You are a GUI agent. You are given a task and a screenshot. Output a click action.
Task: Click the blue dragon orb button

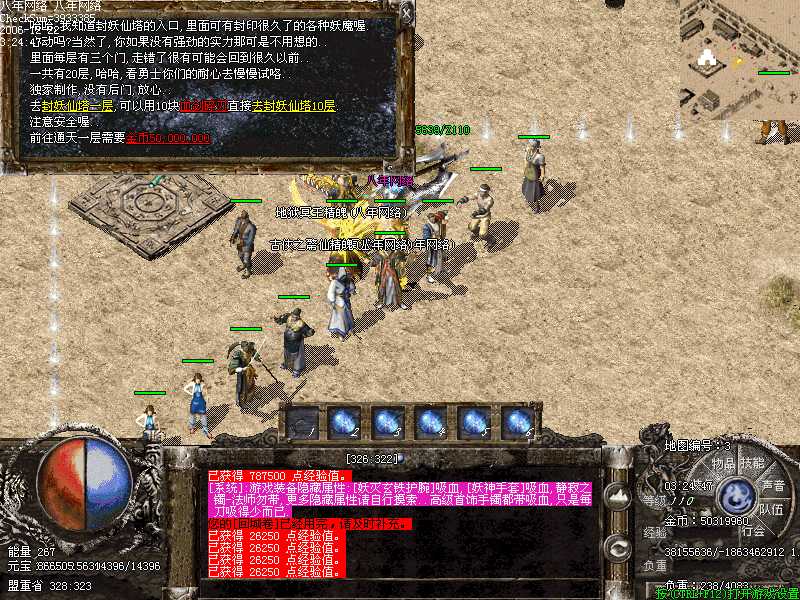pyautogui.click(x=738, y=493)
